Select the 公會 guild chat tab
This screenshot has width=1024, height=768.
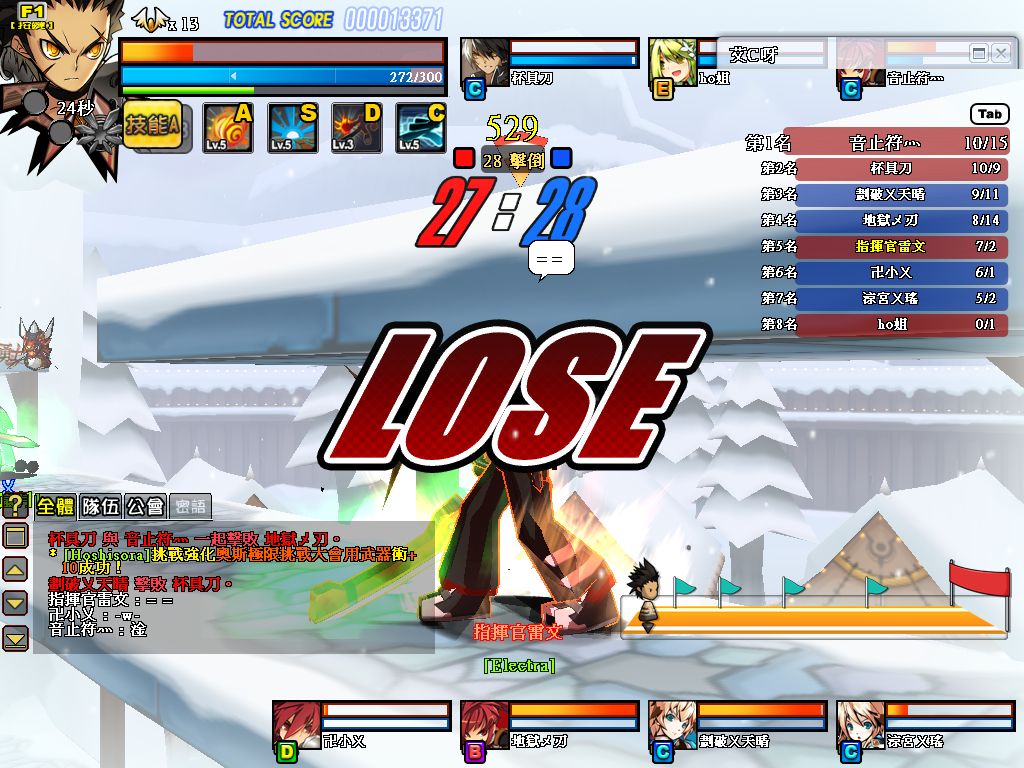pyautogui.click(x=146, y=507)
